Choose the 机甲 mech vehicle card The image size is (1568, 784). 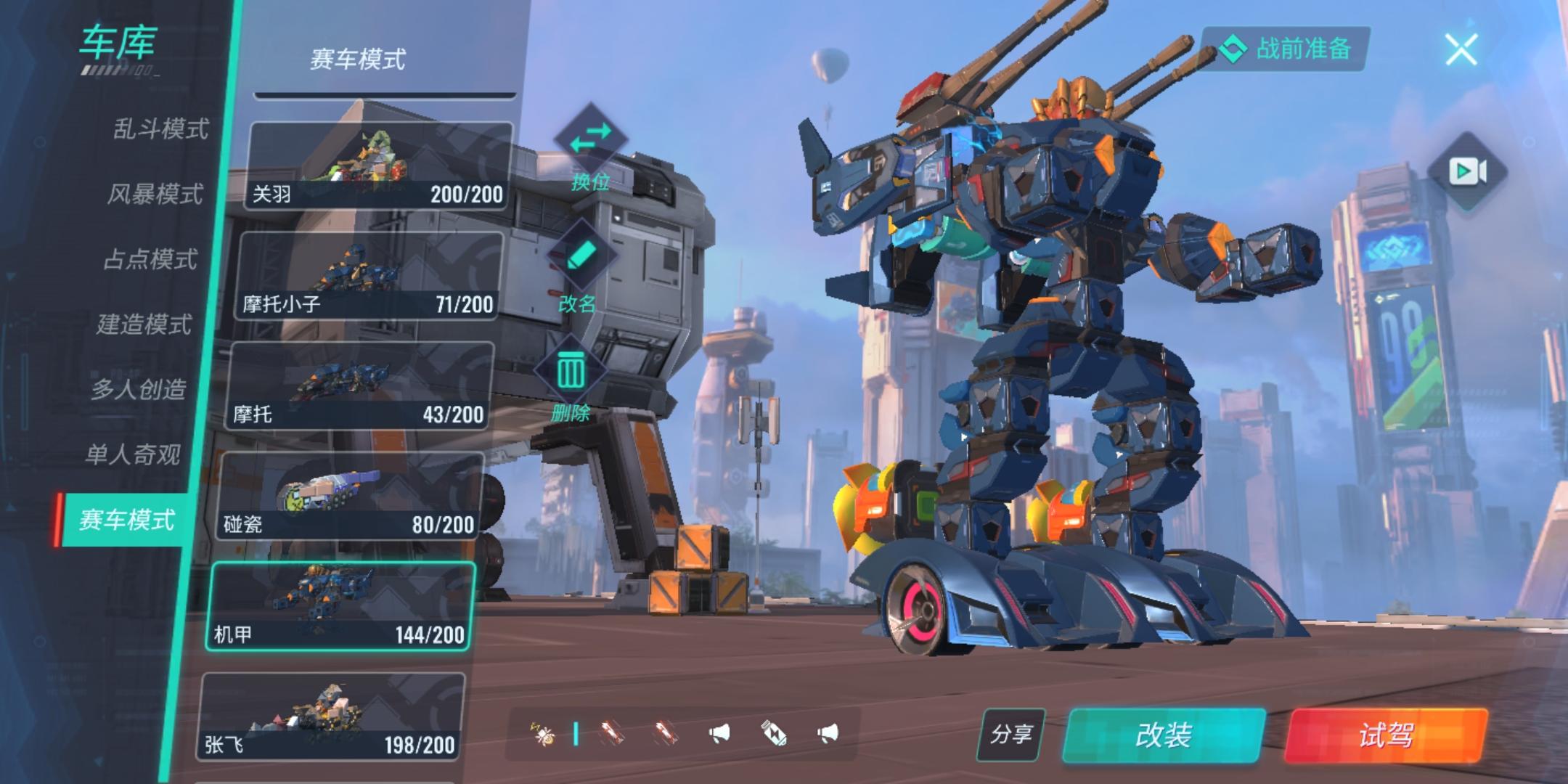pyautogui.click(x=340, y=607)
